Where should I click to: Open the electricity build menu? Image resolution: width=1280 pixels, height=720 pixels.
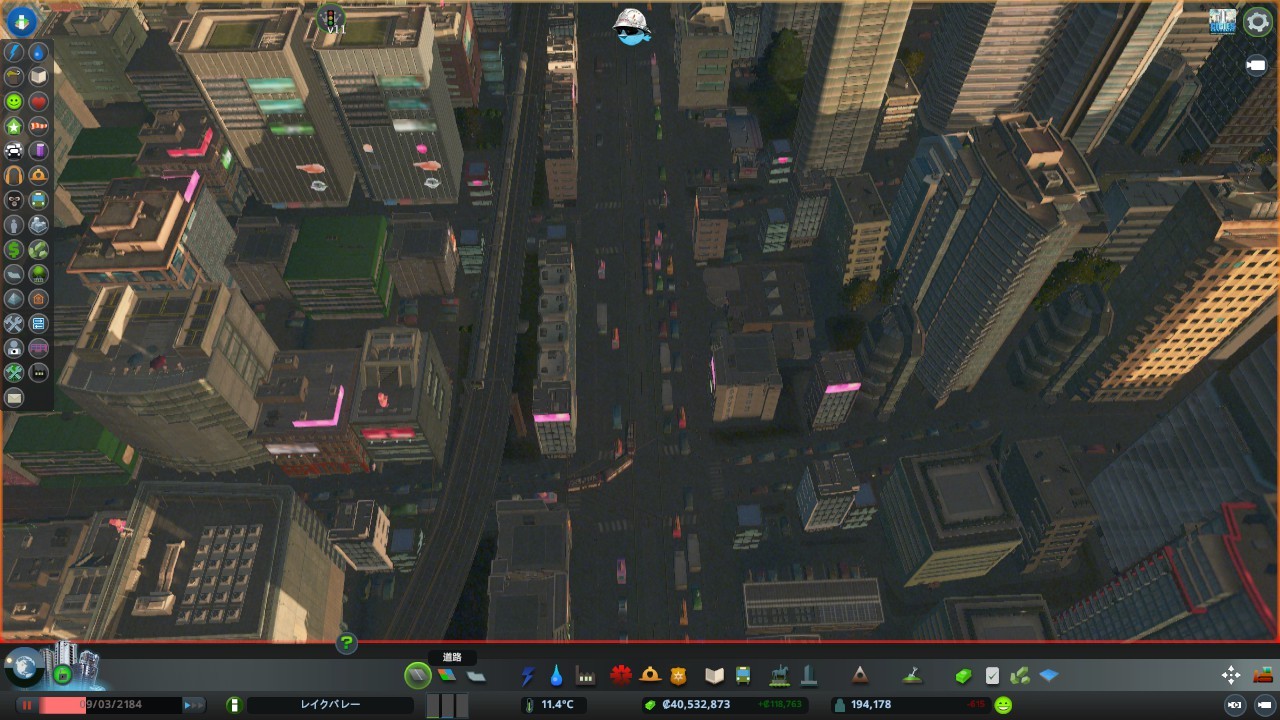(x=528, y=676)
